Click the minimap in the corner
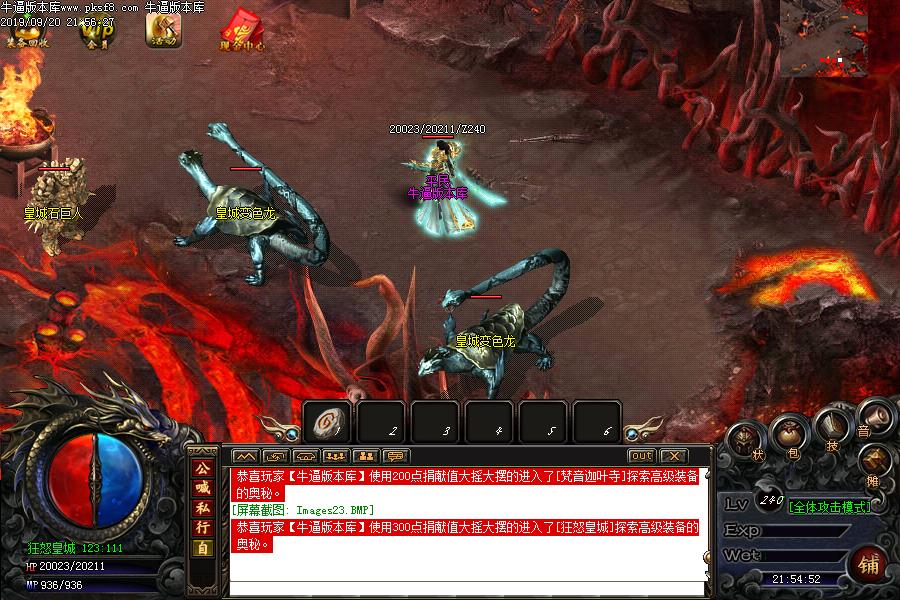The height and width of the screenshot is (600, 900). click(839, 38)
